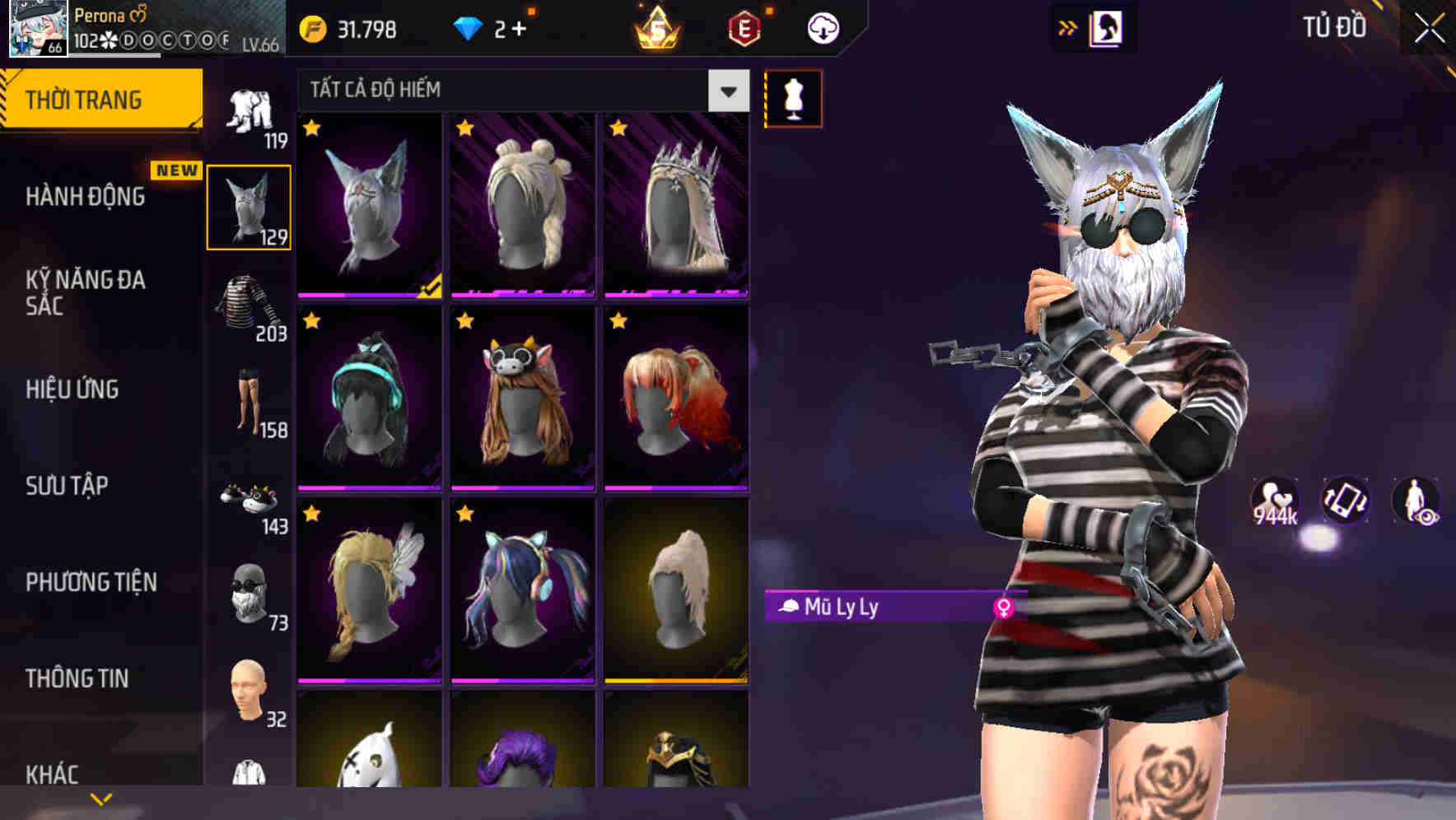1456x820 pixels.
Task: Click the gold coin balance showing 31.798
Action: (346, 27)
